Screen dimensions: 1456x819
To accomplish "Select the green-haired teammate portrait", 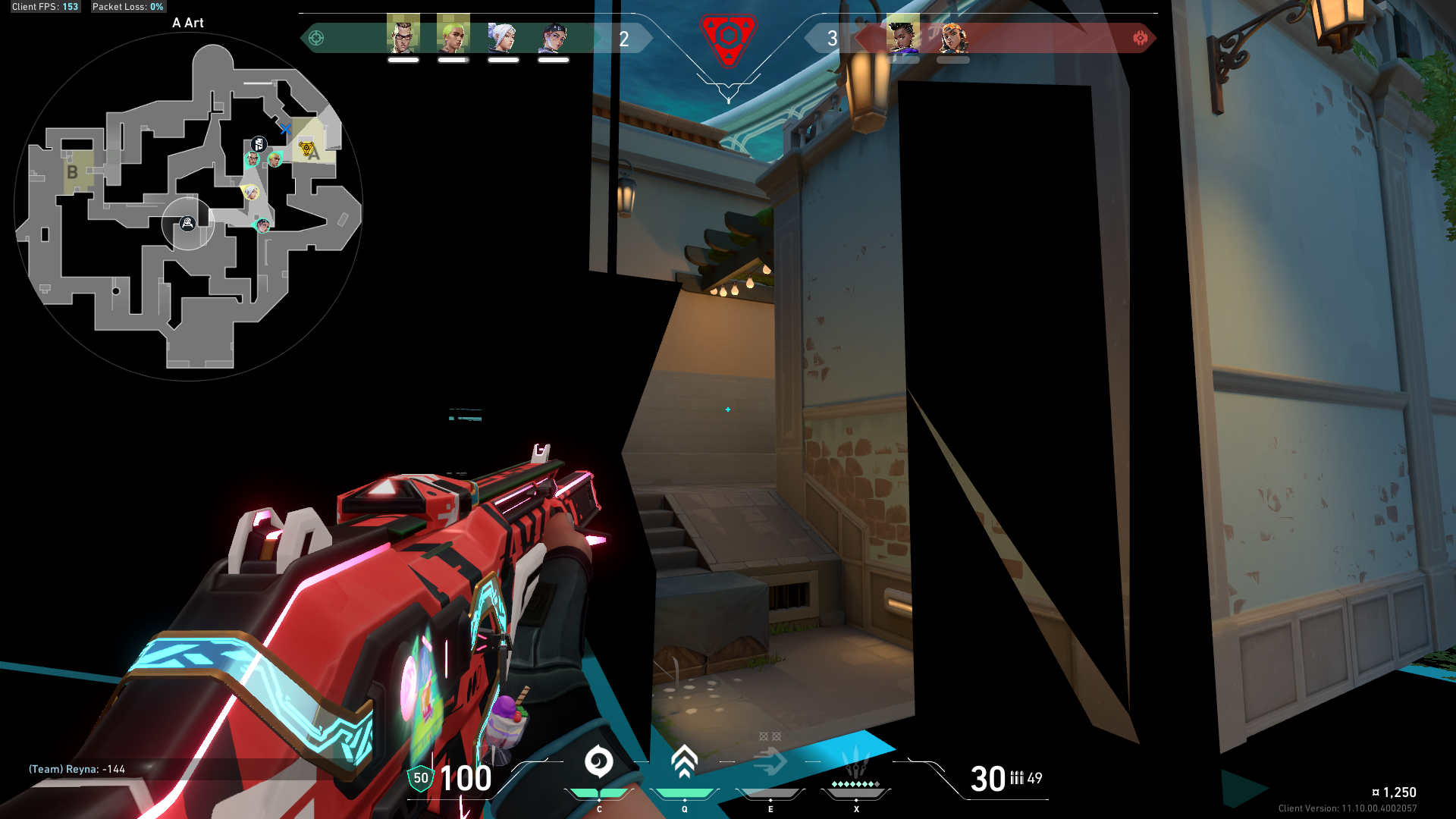I will pyautogui.click(x=453, y=35).
